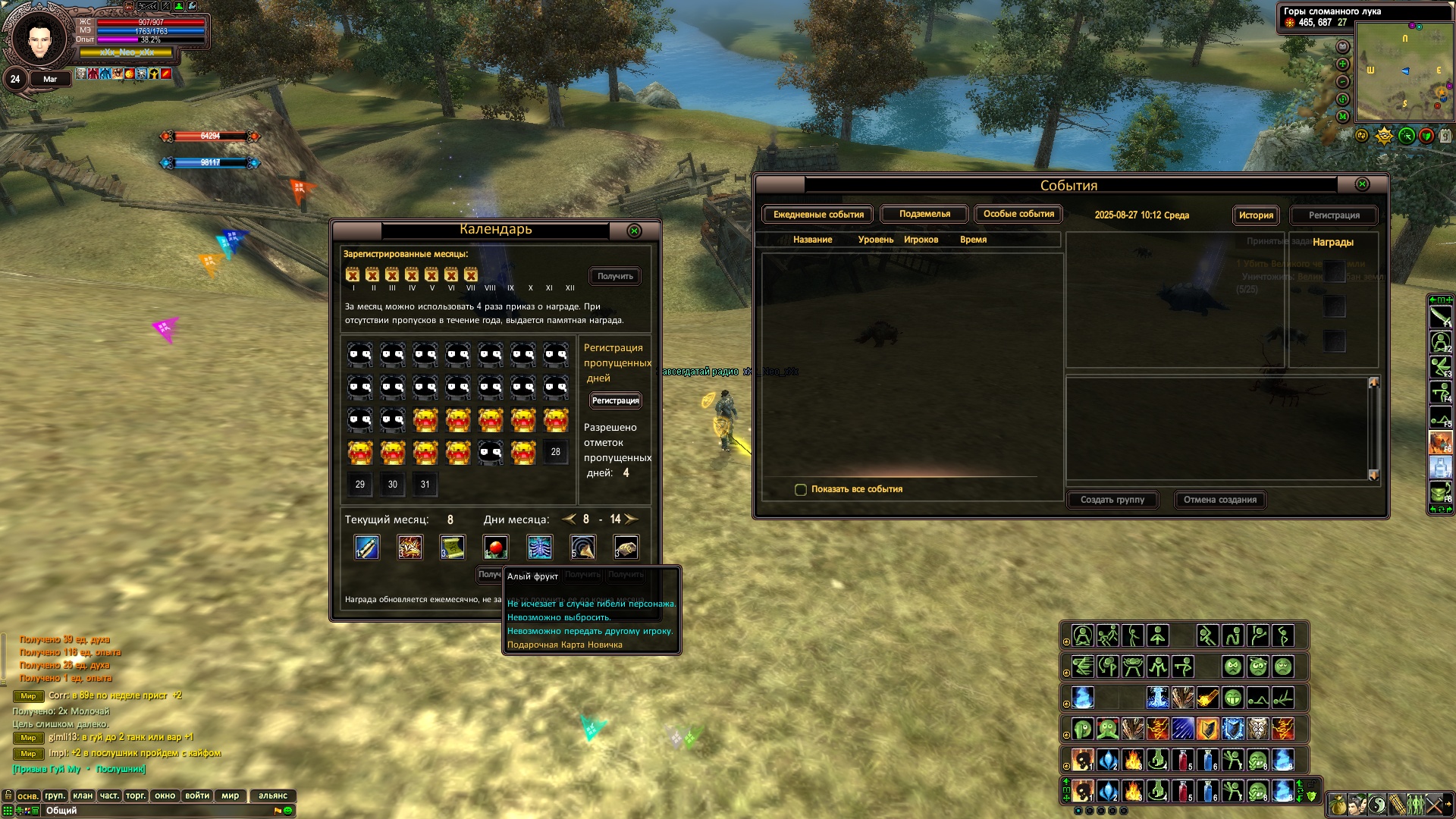Click the Отмена создания button
1456x819 pixels.
tap(1220, 500)
